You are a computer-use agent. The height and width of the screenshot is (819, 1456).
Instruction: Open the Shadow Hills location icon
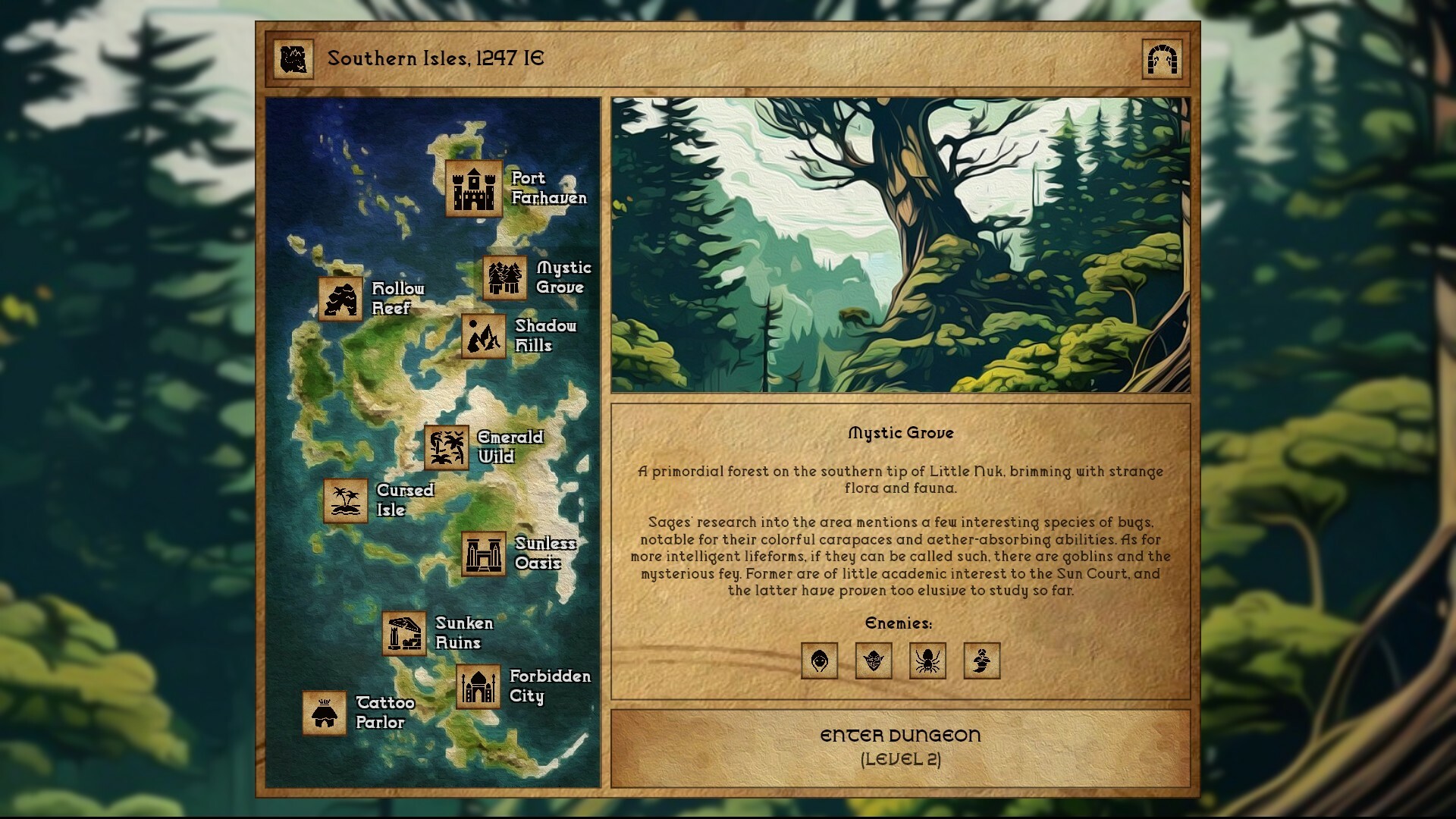point(483,337)
